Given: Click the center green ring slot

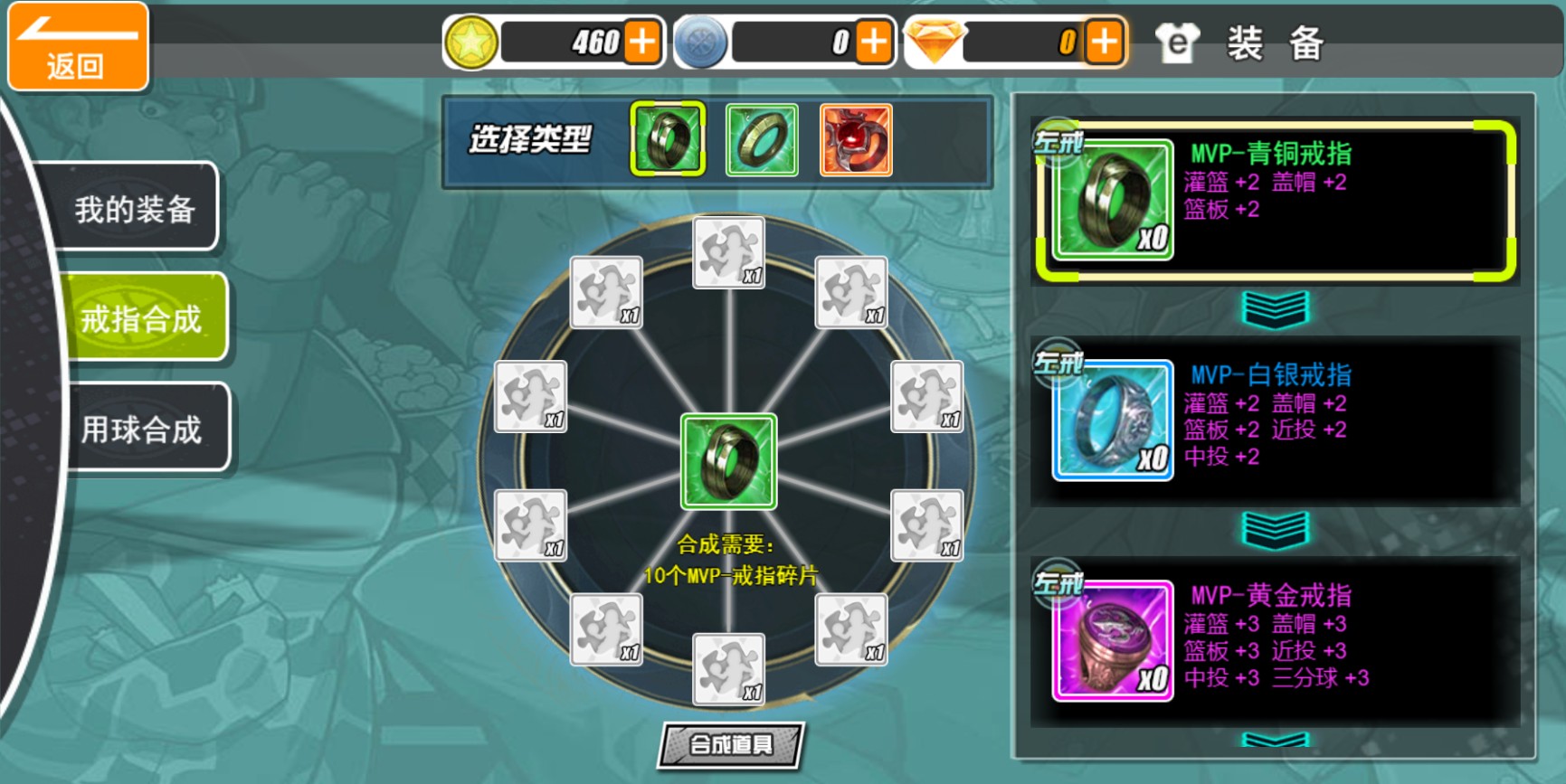Looking at the screenshot, I should click(x=728, y=460).
